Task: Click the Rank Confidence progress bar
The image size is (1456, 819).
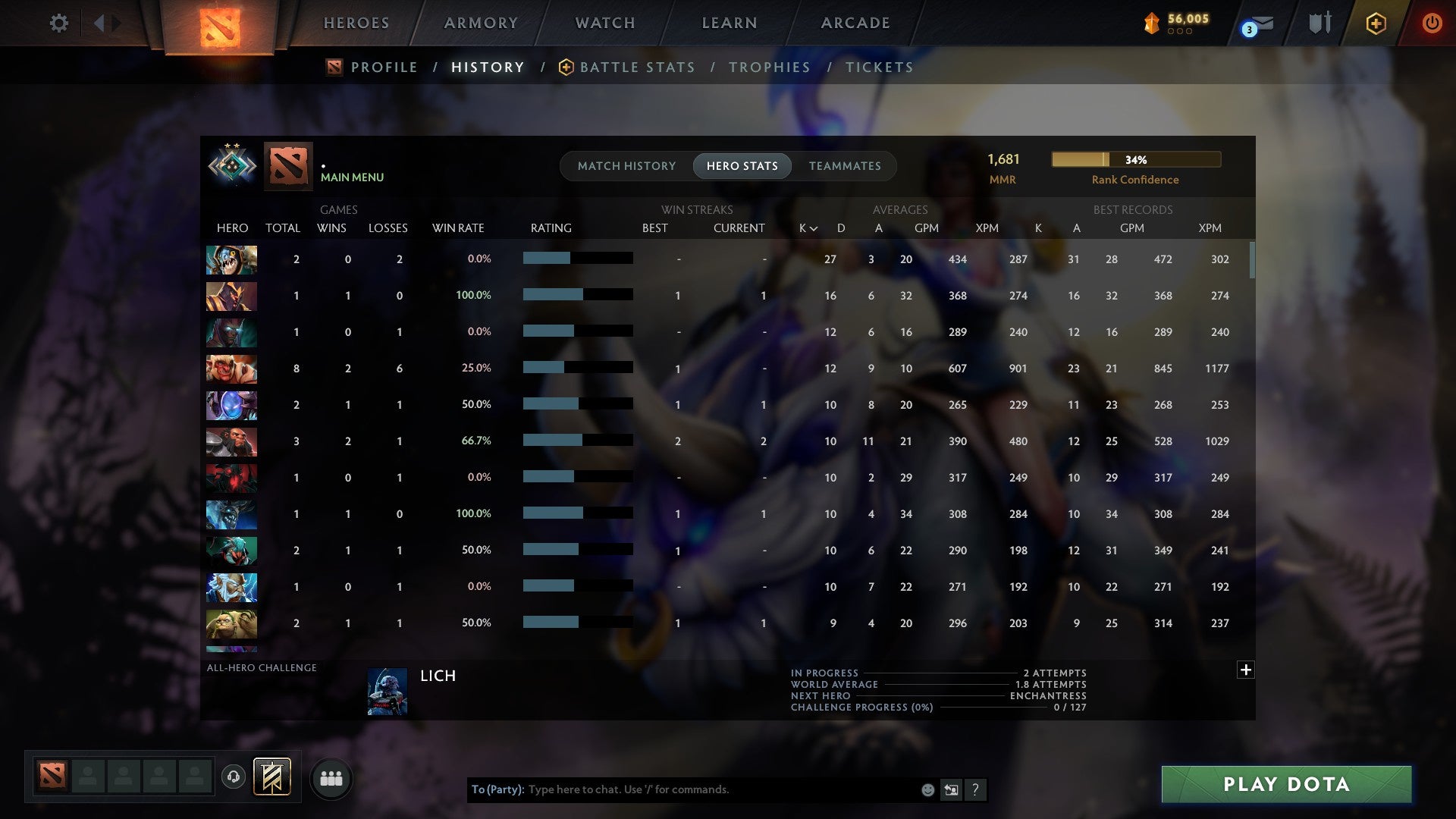Action: (x=1135, y=159)
